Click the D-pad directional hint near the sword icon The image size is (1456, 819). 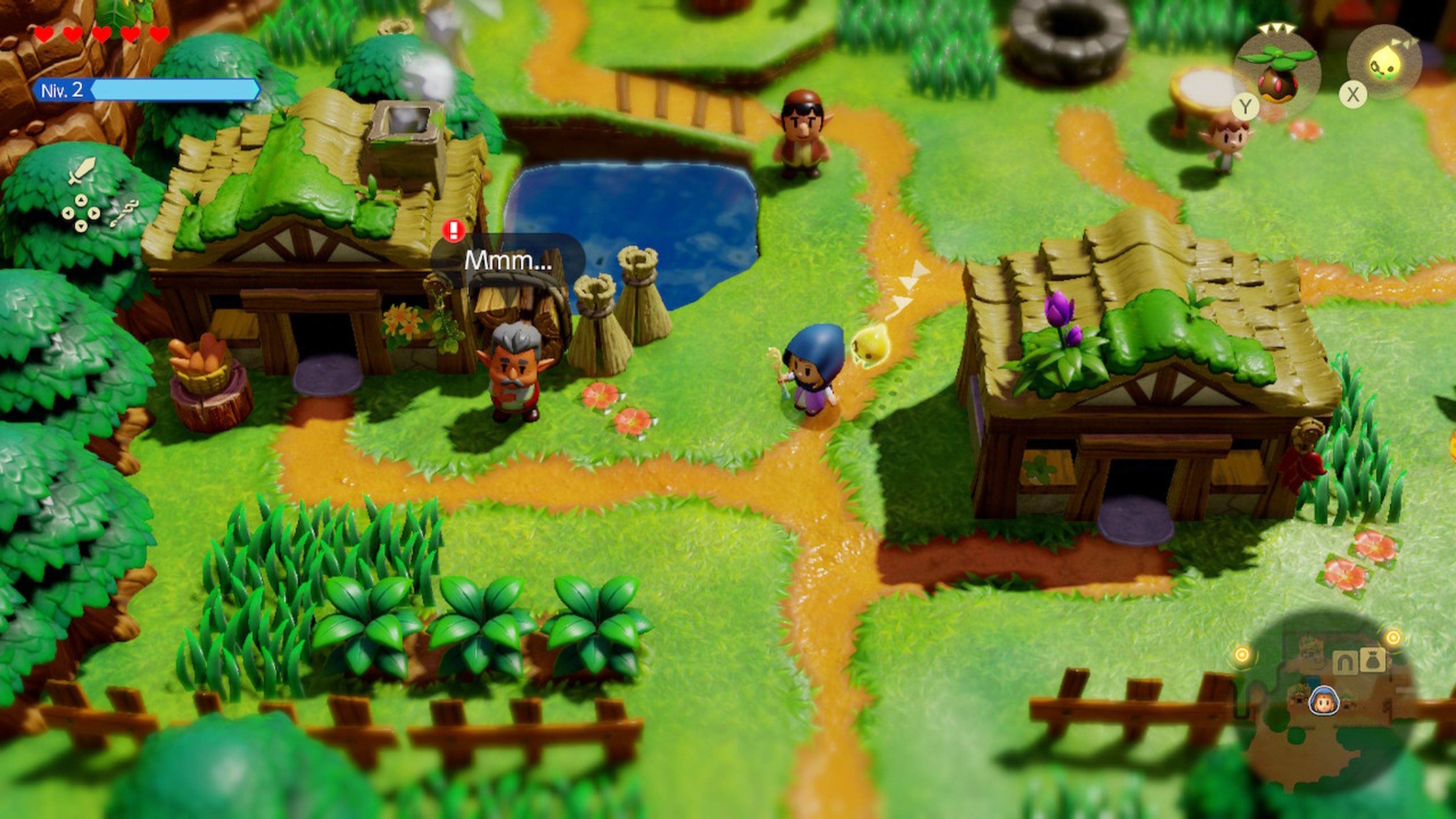coord(82,213)
